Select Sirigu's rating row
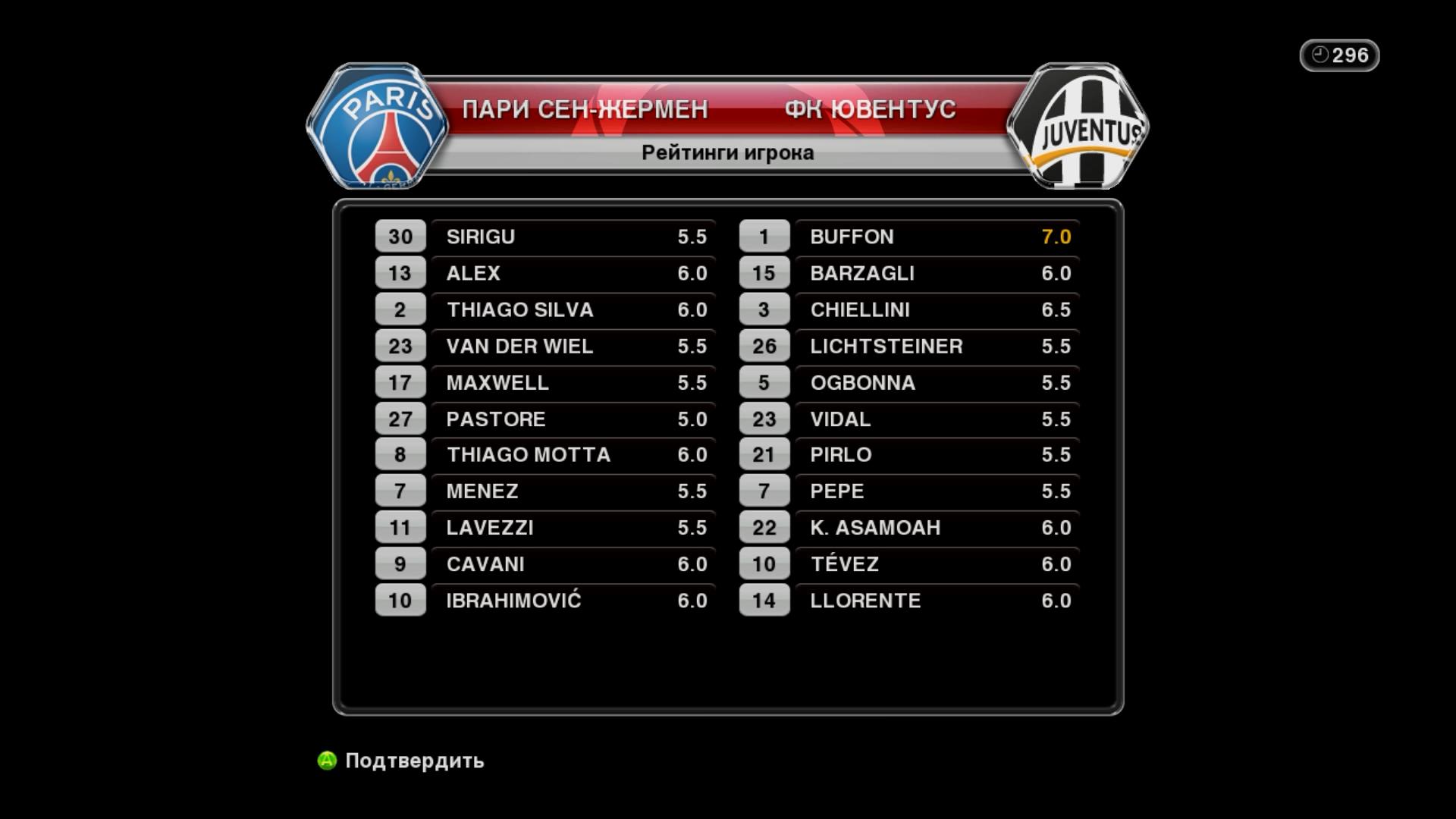Viewport: 1456px width, 819px height. pyautogui.click(x=573, y=237)
